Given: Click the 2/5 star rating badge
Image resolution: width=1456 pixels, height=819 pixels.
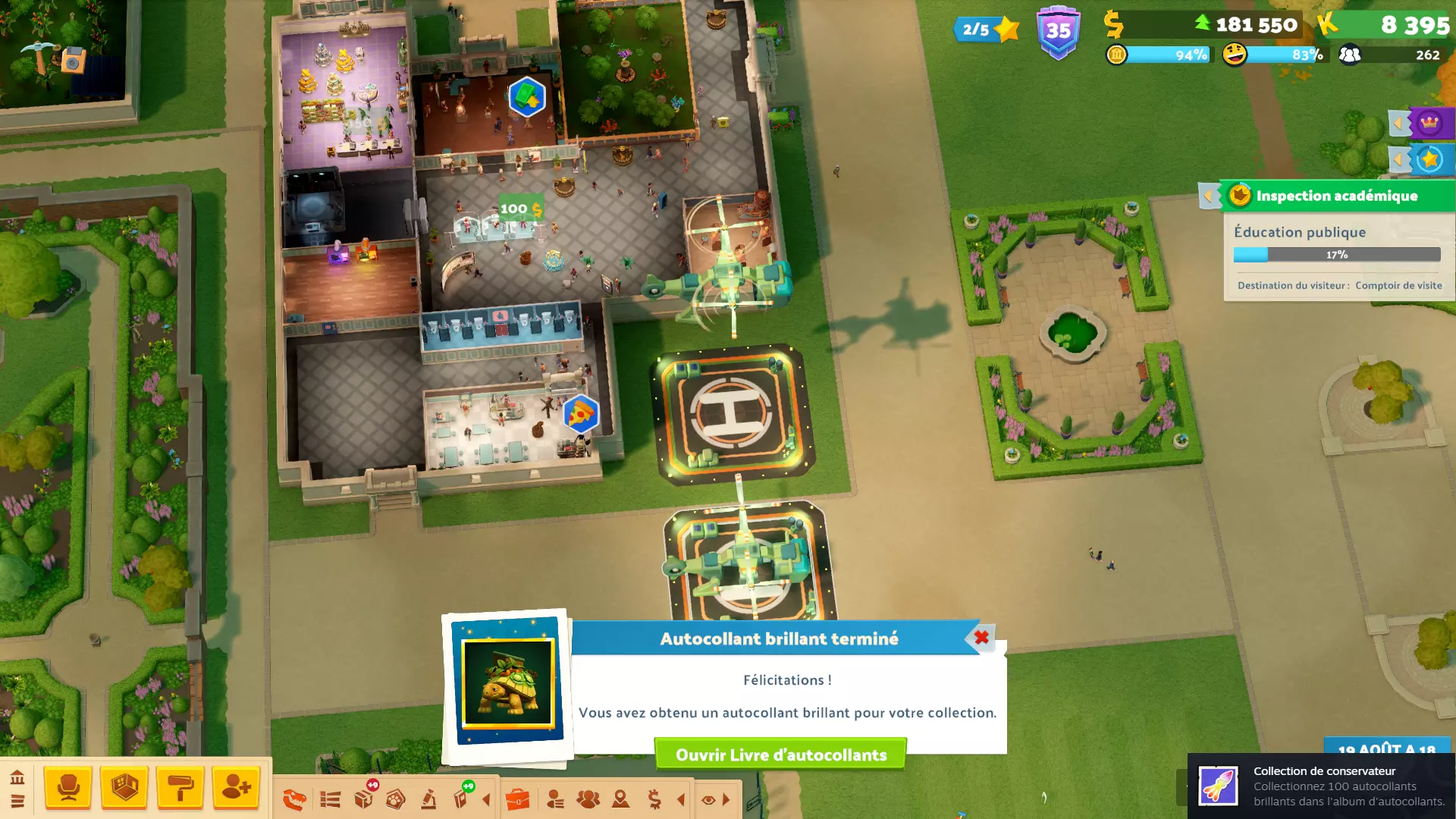Looking at the screenshot, I should coord(986,30).
